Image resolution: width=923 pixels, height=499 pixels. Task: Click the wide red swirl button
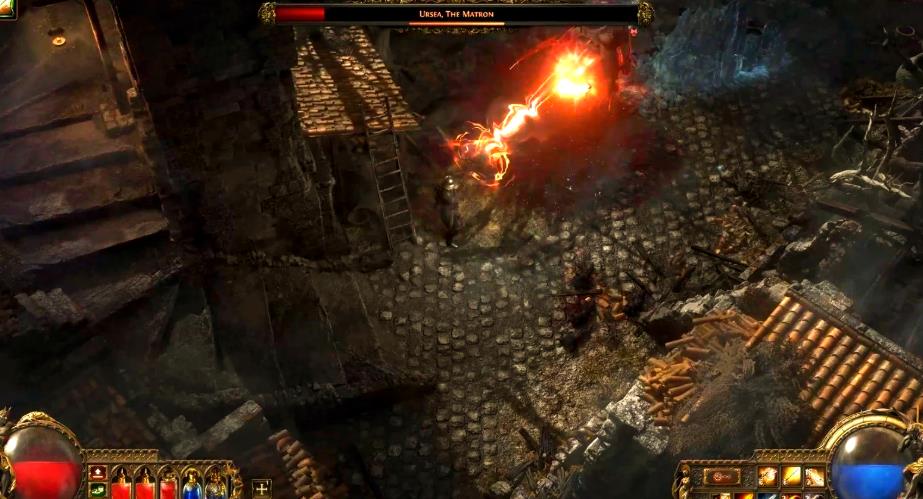coord(722,477)
